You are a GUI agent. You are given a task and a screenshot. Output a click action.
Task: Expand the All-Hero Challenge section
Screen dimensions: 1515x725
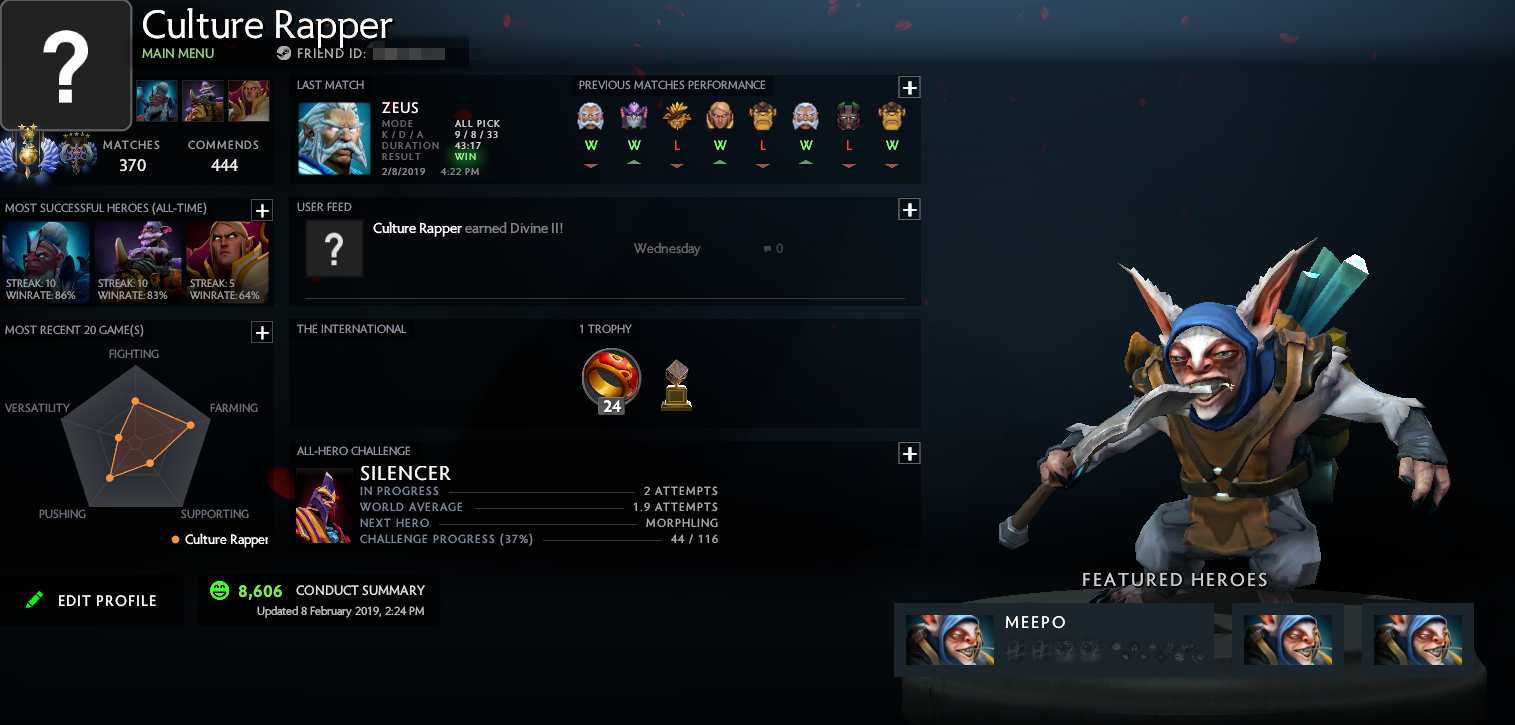909,453
